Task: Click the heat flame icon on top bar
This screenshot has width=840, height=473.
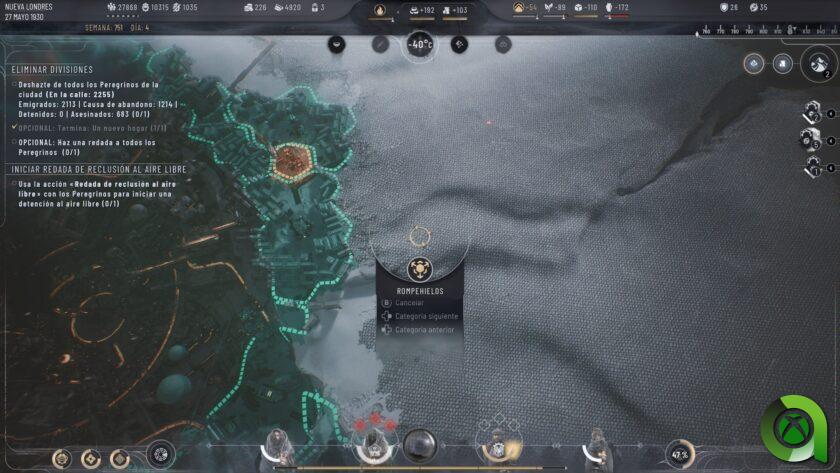Action: (x=379, y=10)
